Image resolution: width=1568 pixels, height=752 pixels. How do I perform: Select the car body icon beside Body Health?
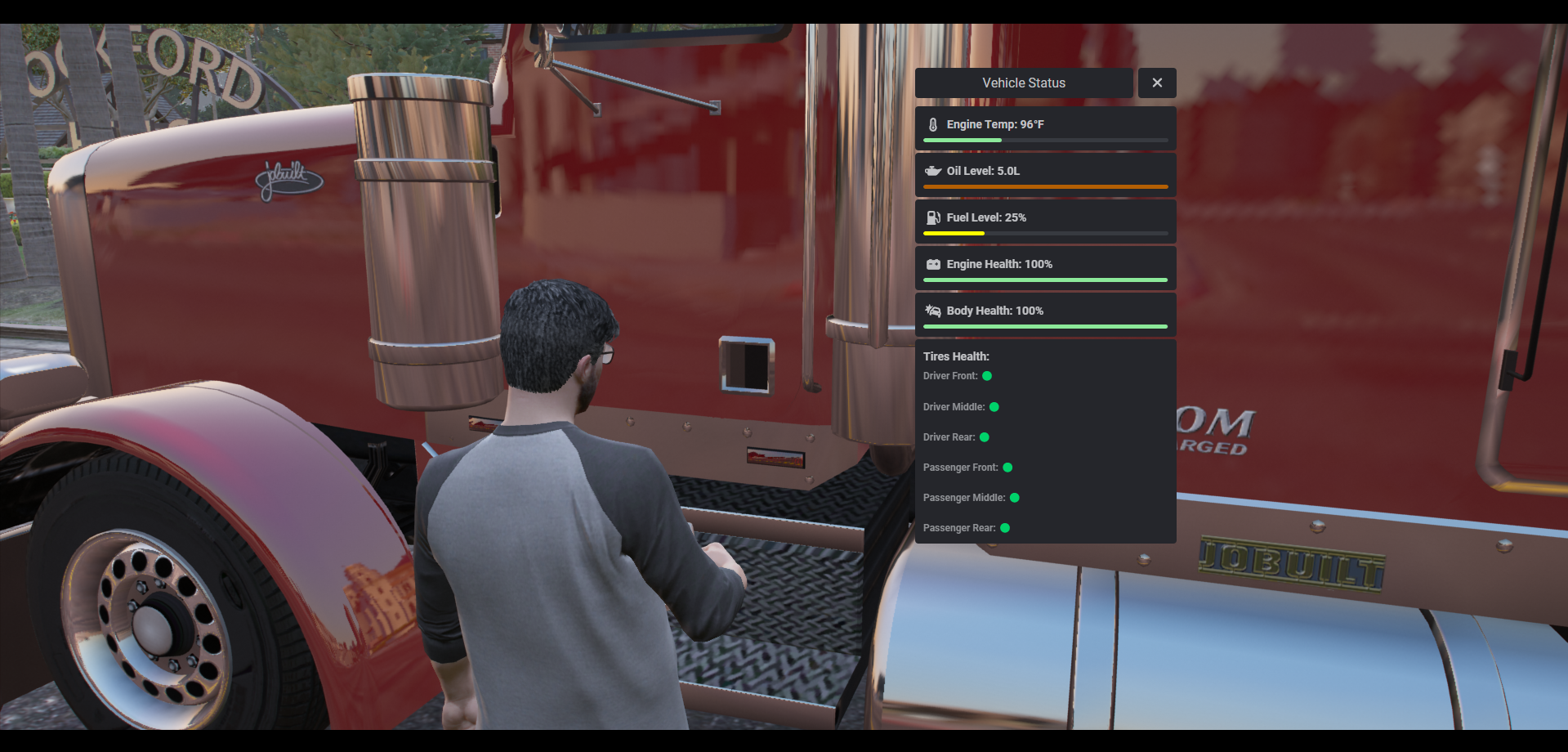931,311
